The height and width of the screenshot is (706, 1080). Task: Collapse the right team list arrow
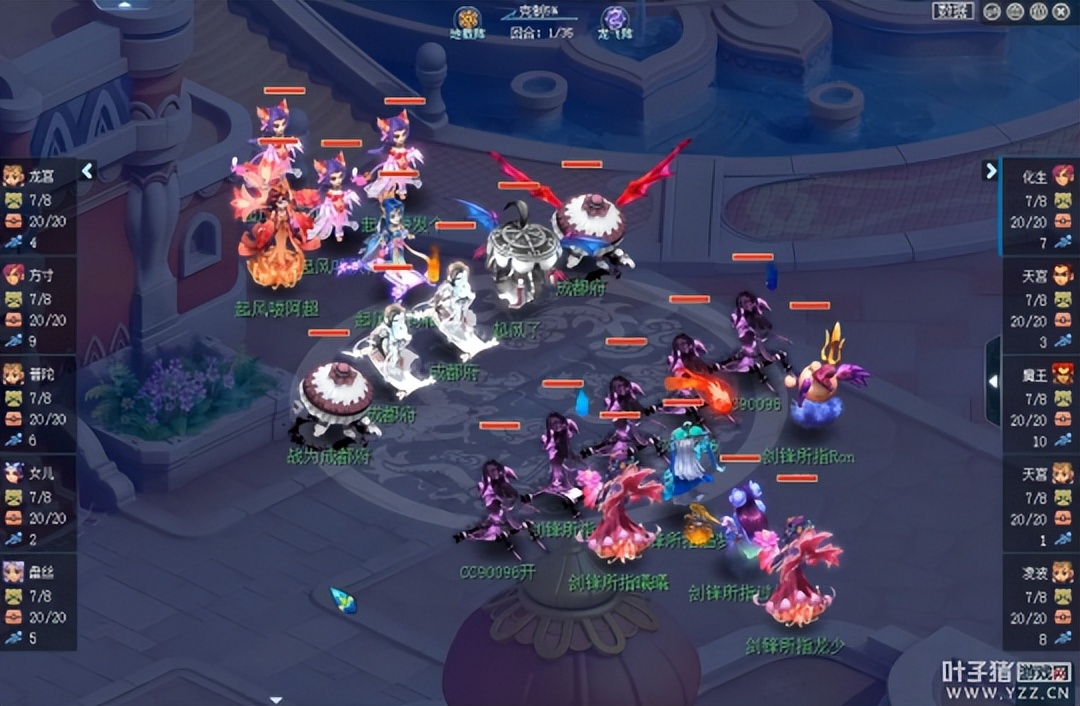point(991,171)
